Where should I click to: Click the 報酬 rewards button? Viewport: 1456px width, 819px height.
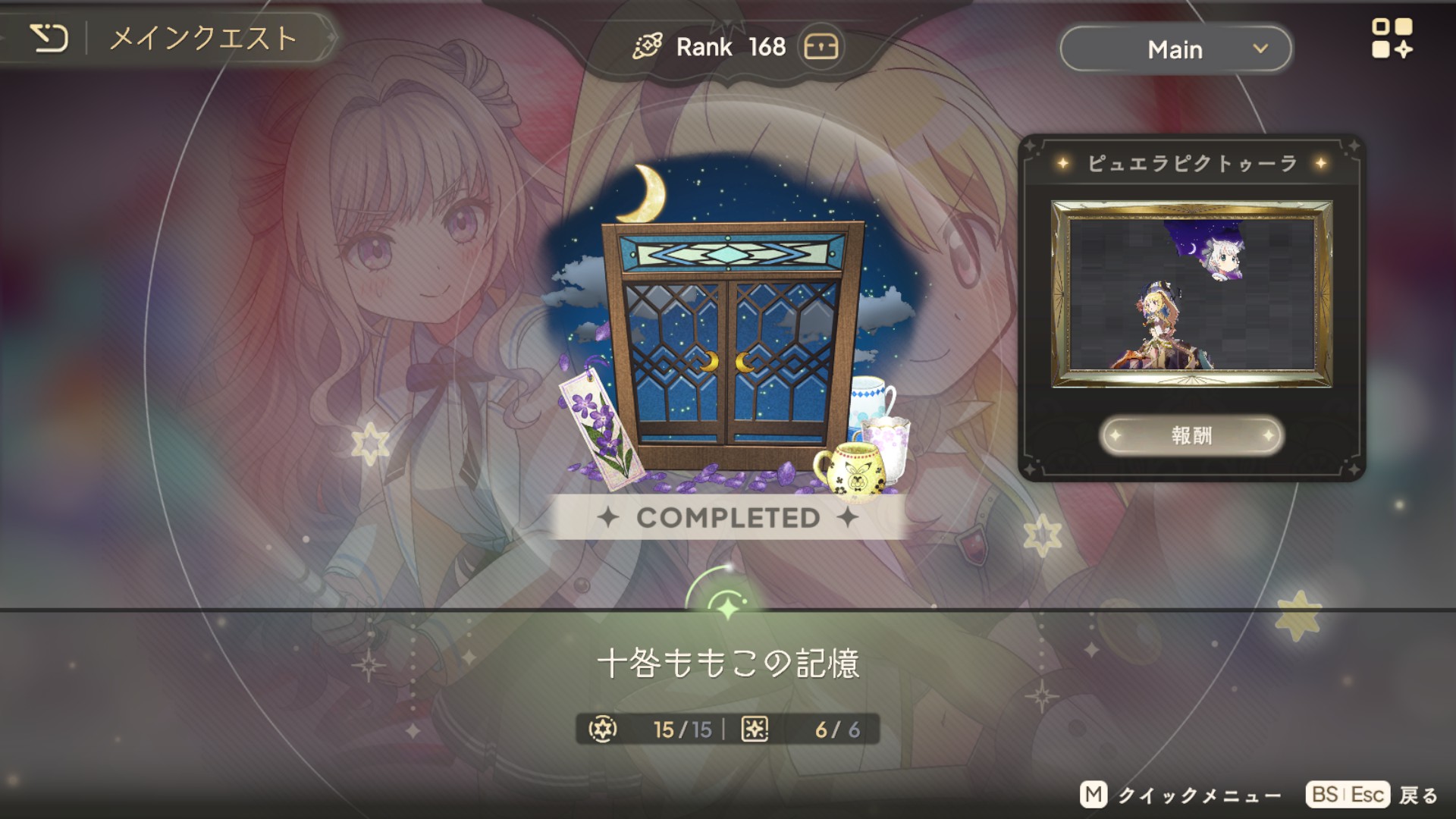click(x=1191, y=436)
